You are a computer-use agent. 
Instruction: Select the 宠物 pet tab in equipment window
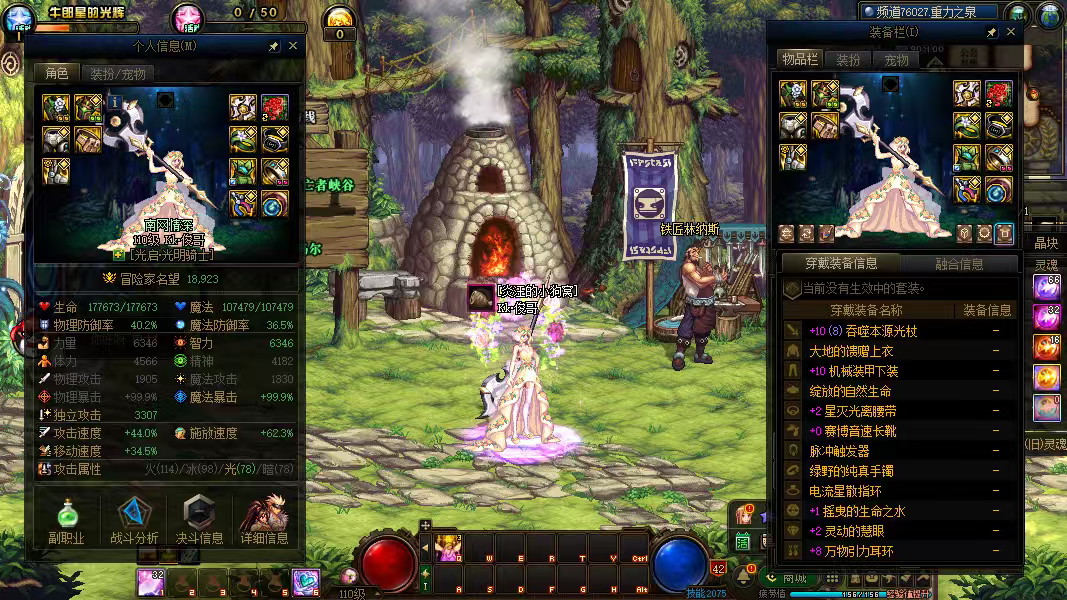coord(896,60)
